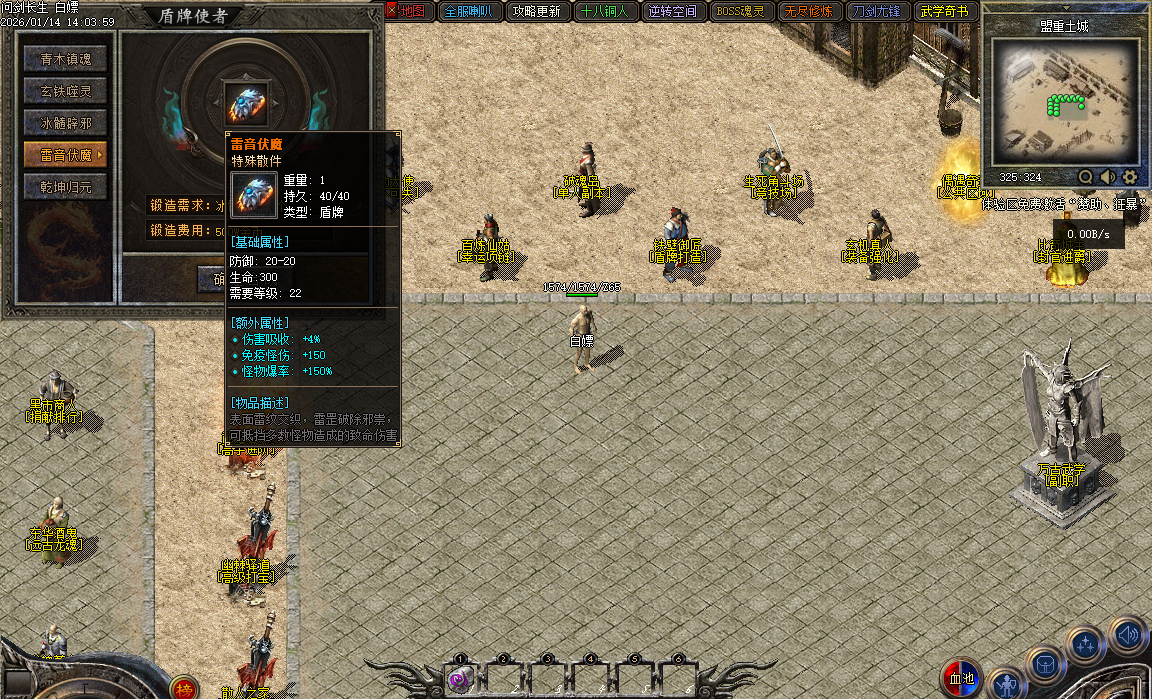Show the 武学奇书 menu
The width and height of the screenshot is (1152, 699).
coord(944,12)
